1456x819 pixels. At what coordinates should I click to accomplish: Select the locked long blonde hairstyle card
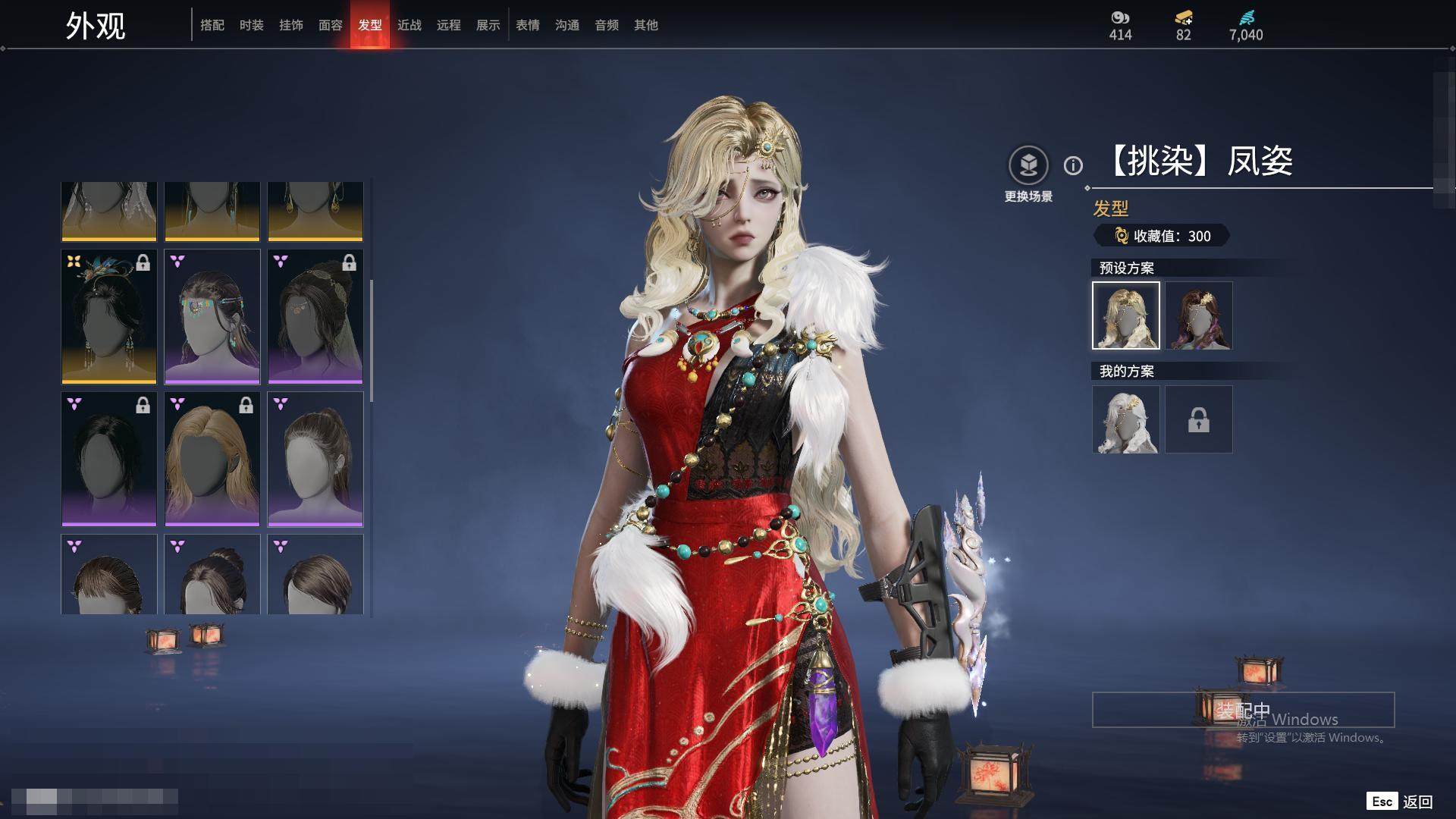pos(212,459)
